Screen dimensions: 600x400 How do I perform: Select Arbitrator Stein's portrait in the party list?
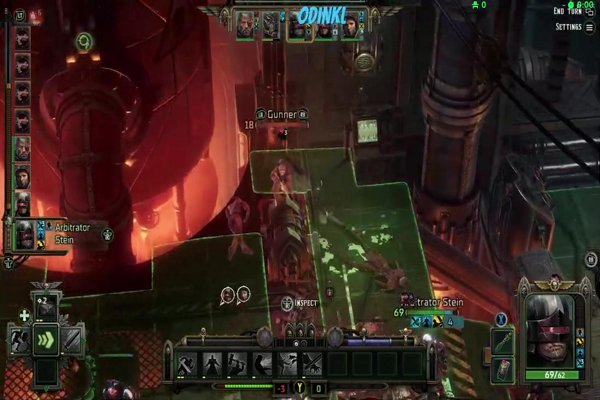click(22, 235)
